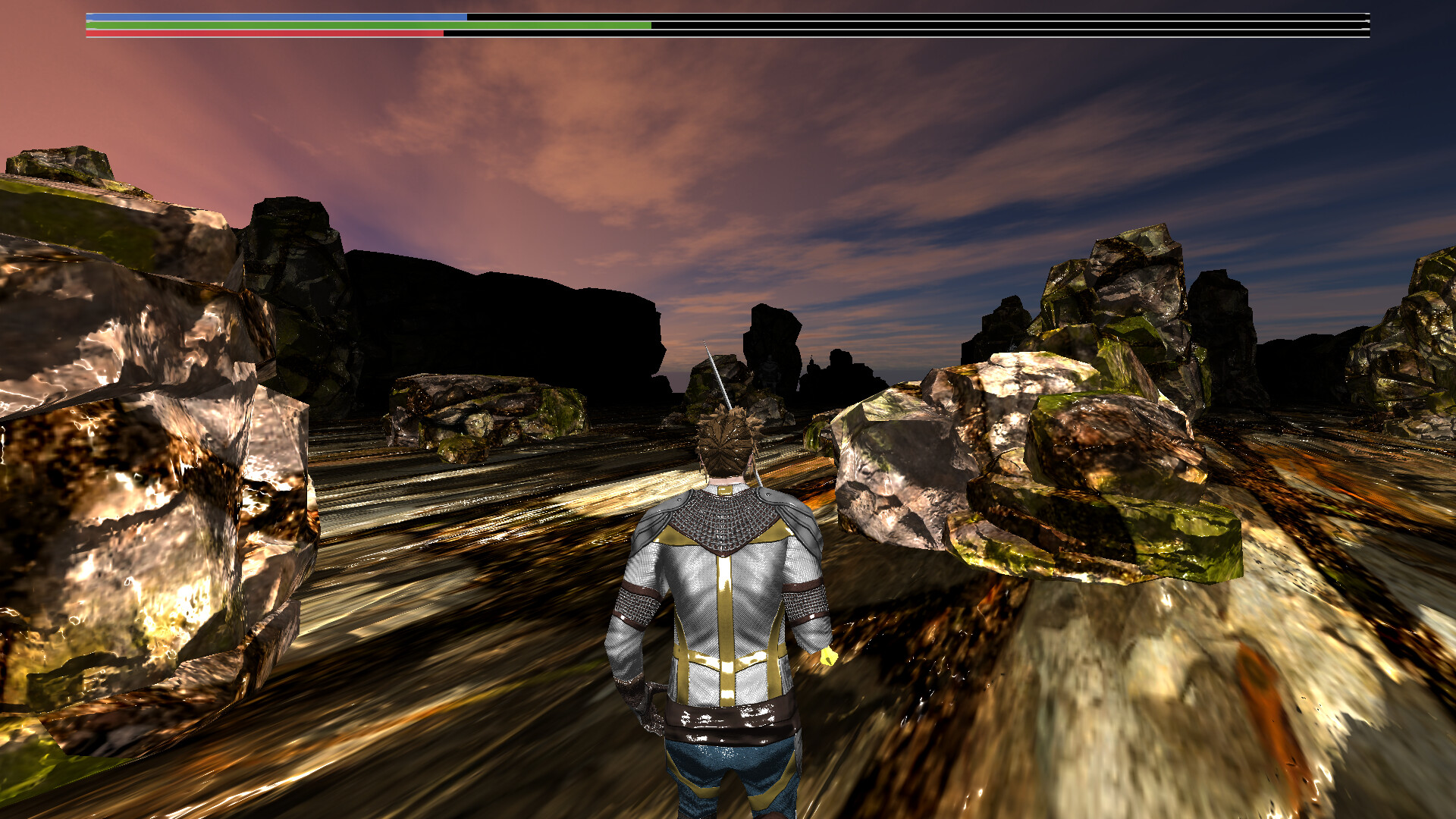
Task: Click the filled portion of the blue bar
Action: coord(227,16)
